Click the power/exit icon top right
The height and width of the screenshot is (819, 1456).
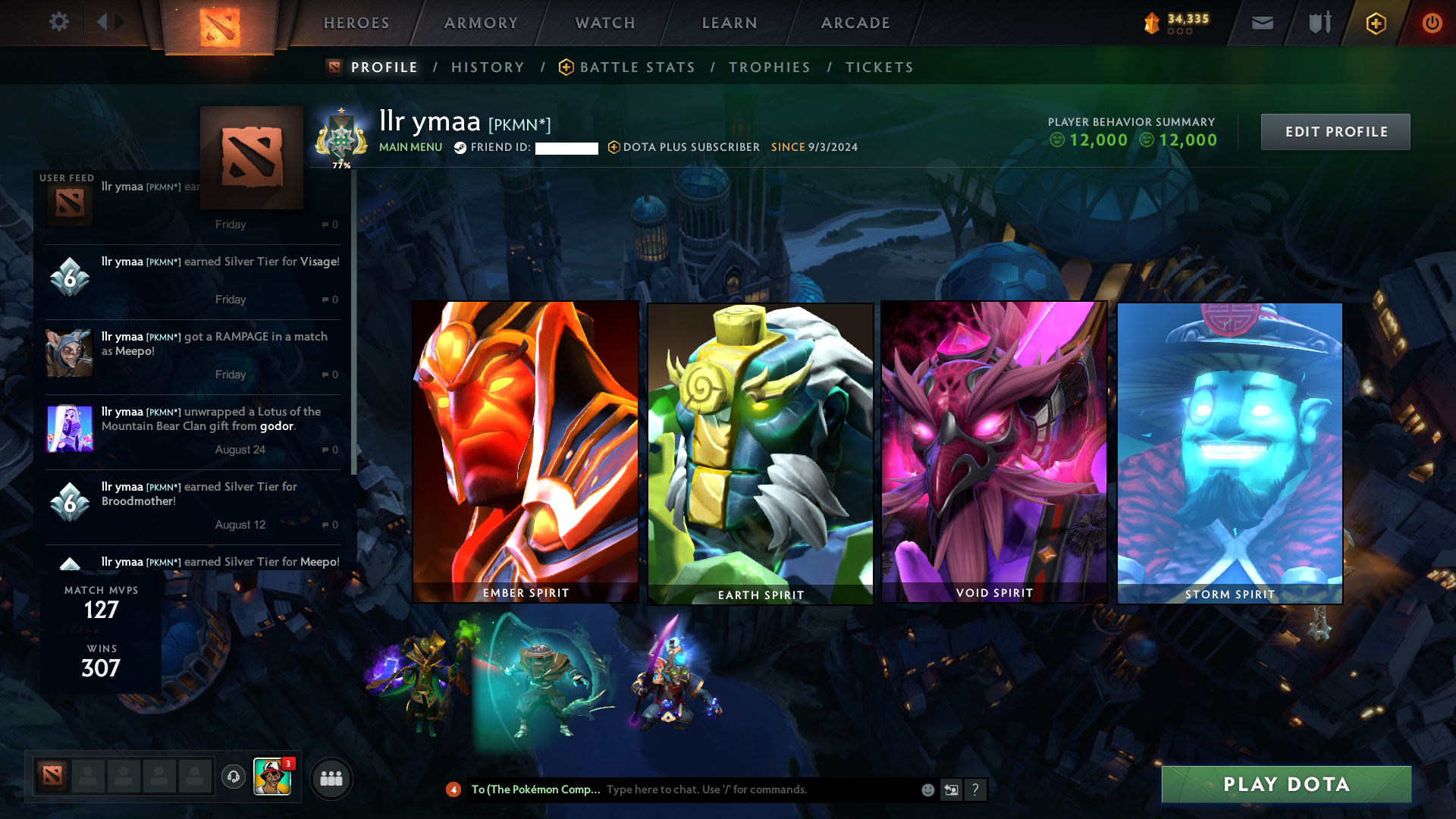pos(1432,23)
